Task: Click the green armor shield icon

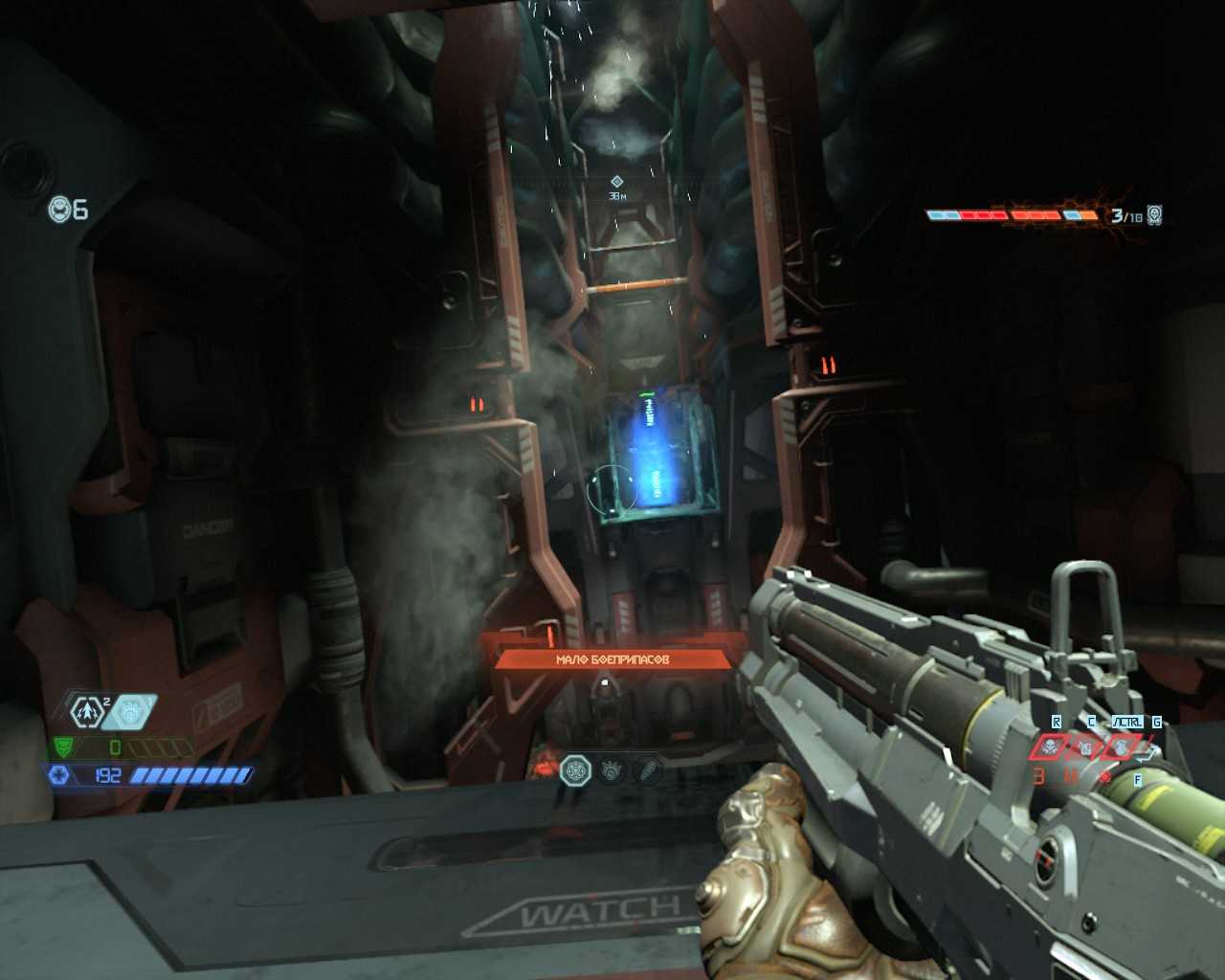Action: [x=65, y=746]
